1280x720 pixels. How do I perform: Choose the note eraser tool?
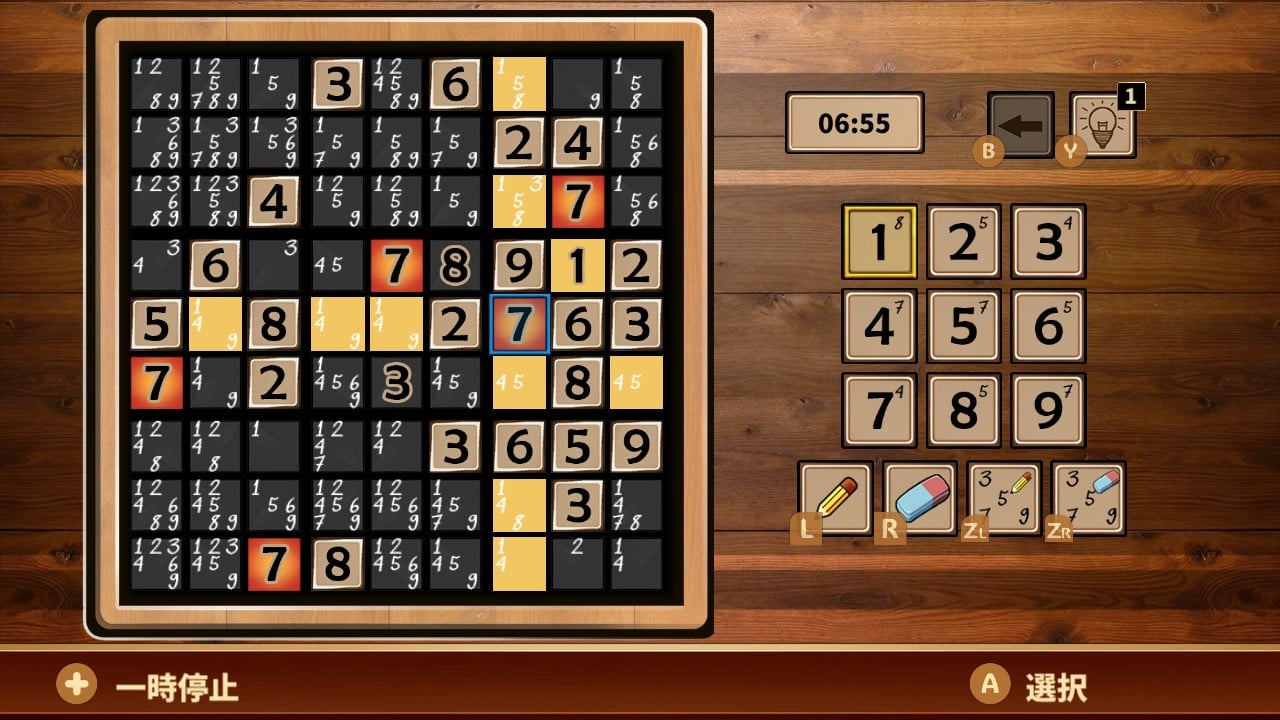[x=1088, y=497]
